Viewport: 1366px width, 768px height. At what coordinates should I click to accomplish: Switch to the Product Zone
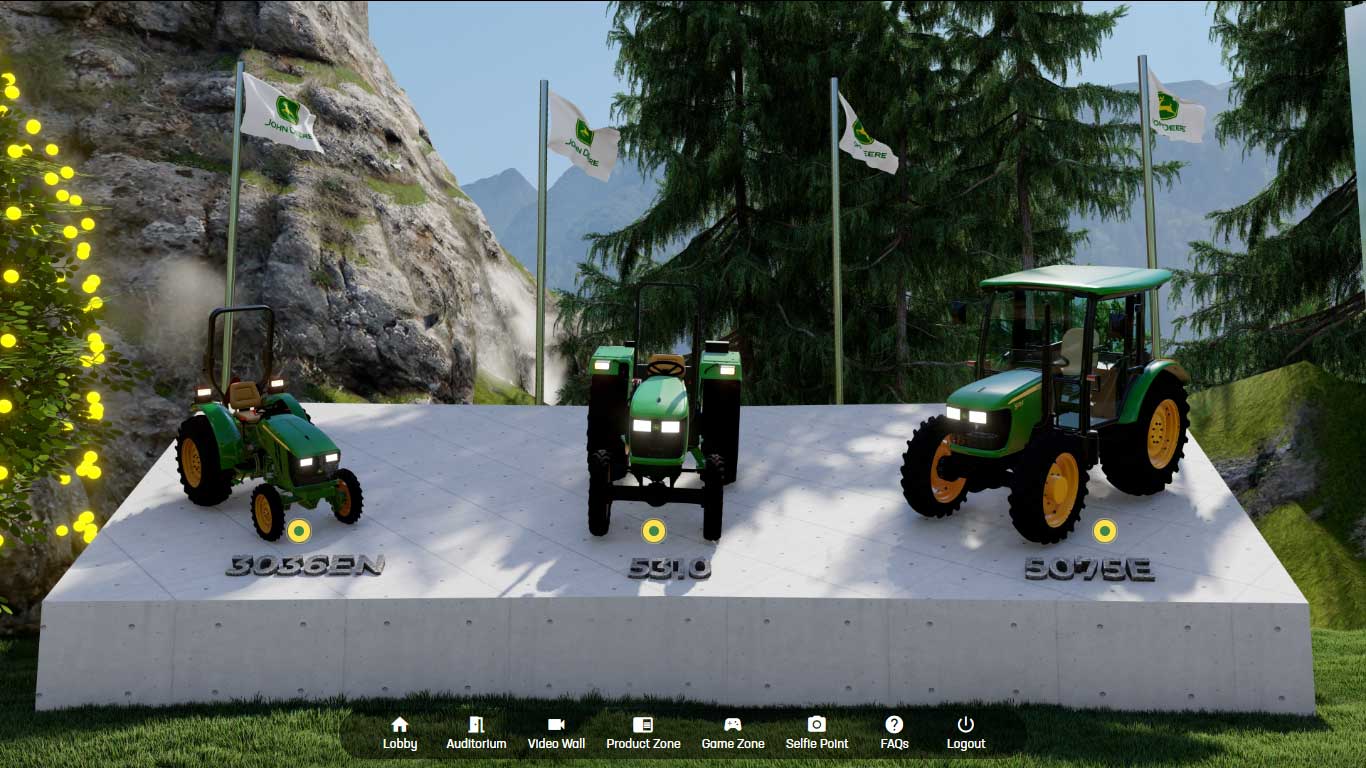click(x=643, y=733)
